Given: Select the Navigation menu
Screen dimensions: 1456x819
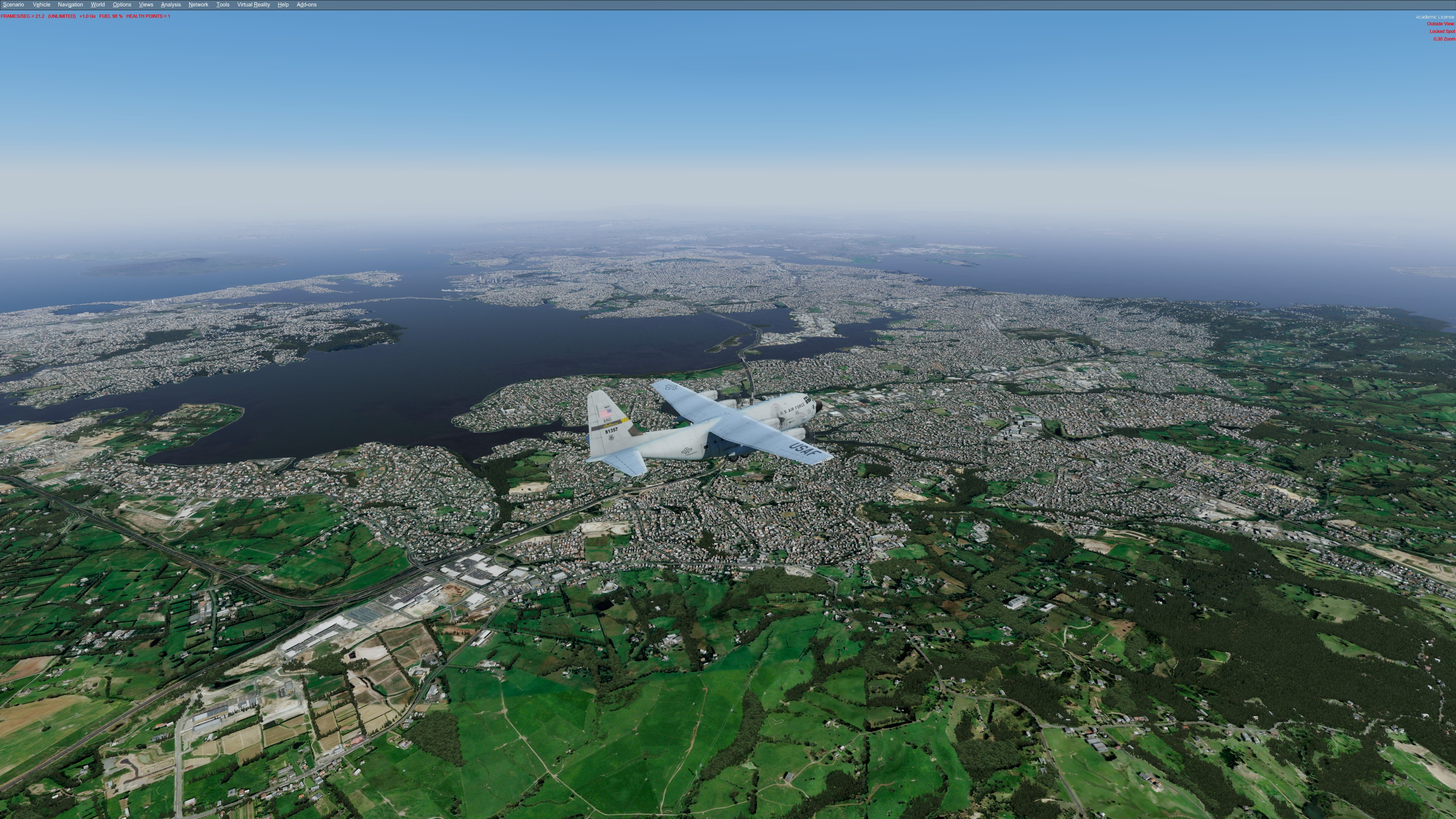Looking at the screenshot, I should pos(70,5).
